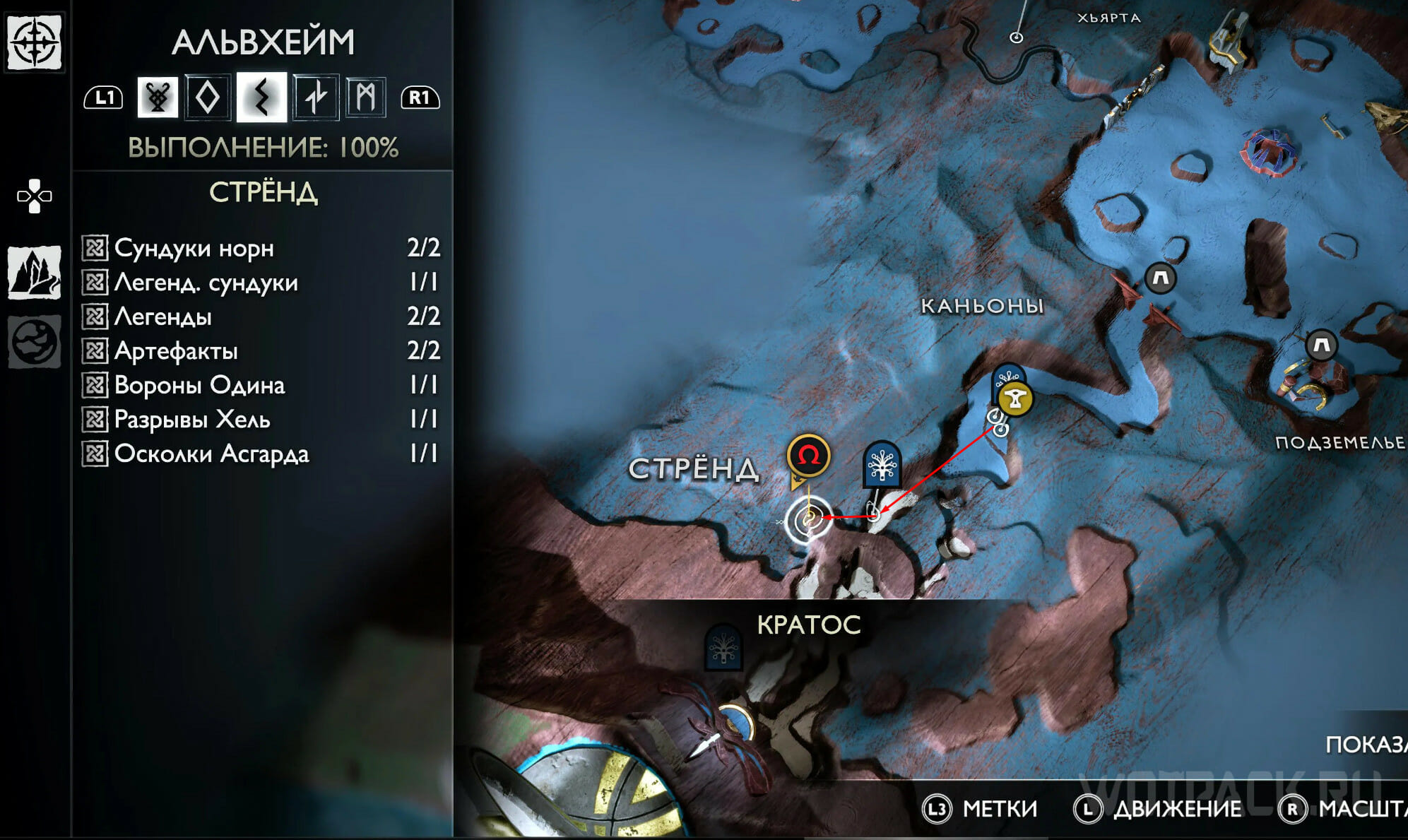Click the Легенд. сундуки list entry
Image resolution: width=1408 pixels, height=840 pixels.
point(261,283)
